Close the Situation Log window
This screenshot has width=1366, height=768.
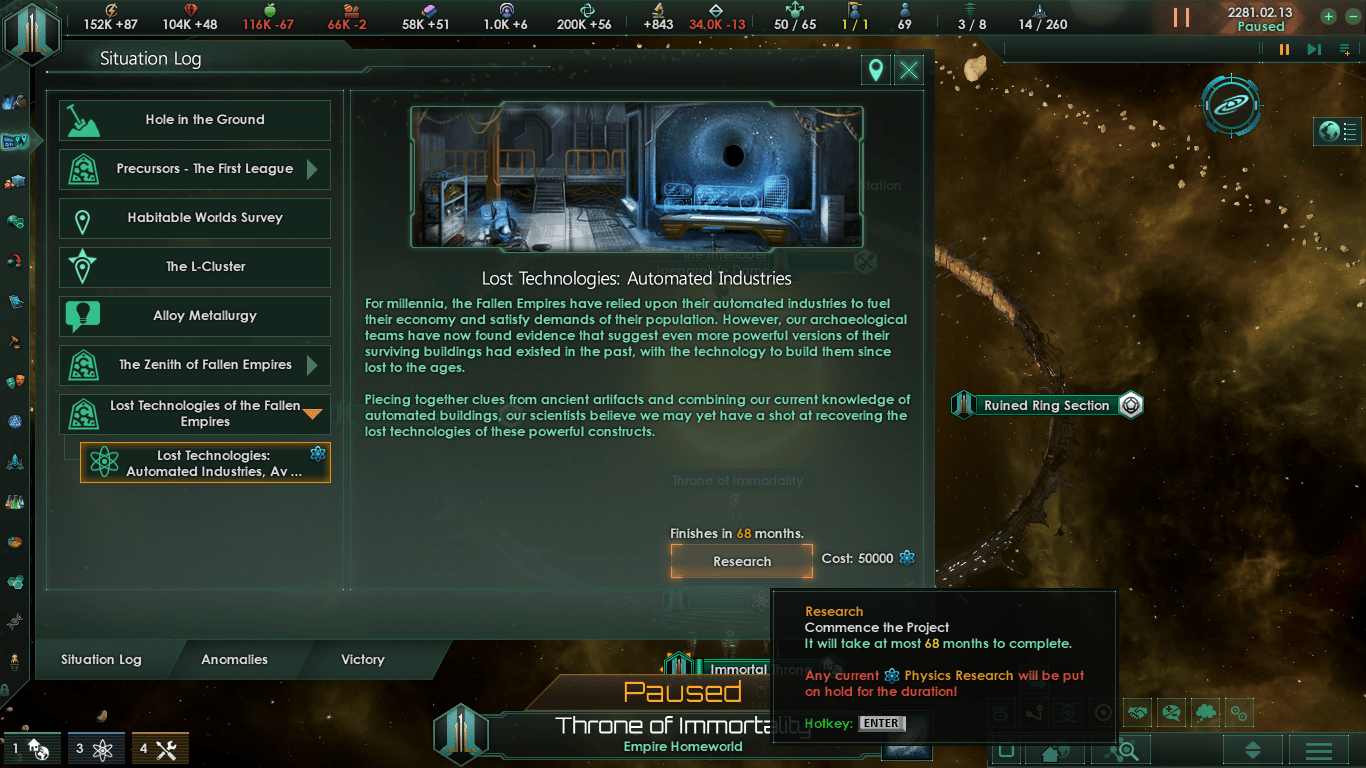click(908, 70)
